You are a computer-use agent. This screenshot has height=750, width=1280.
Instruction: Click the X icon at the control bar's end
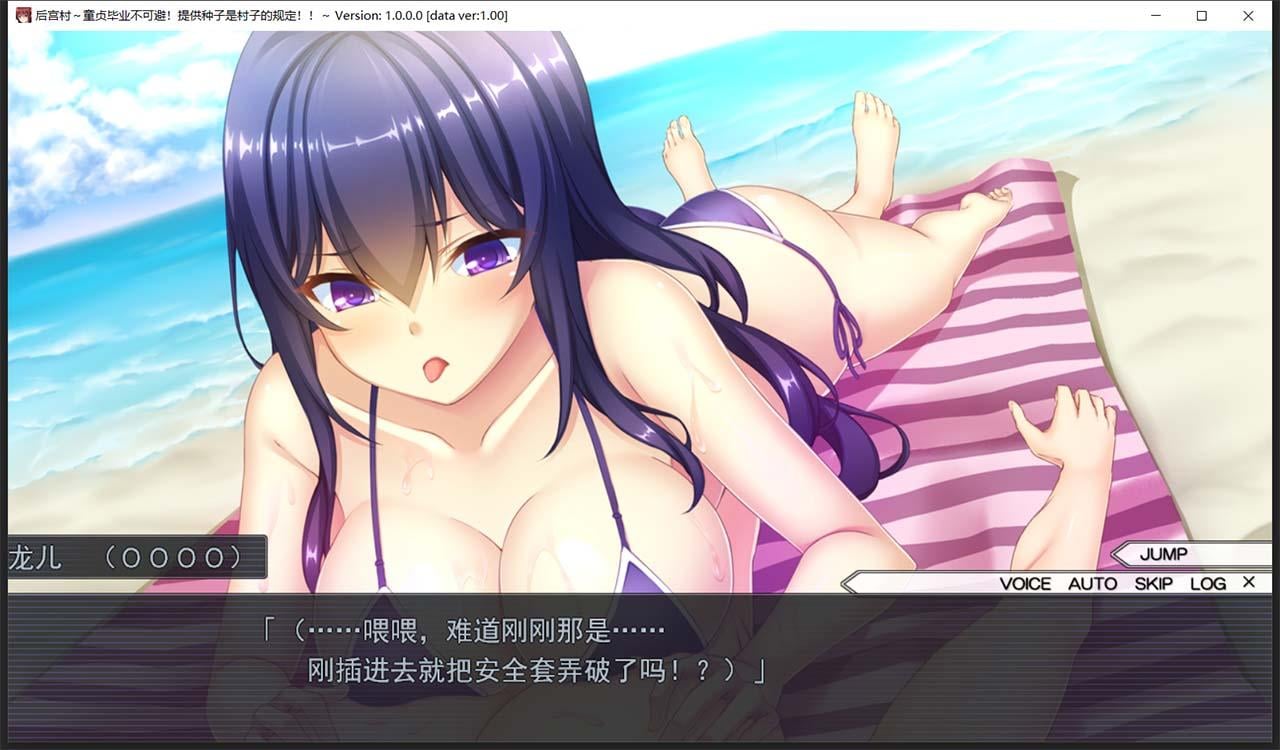(1248, 583)
